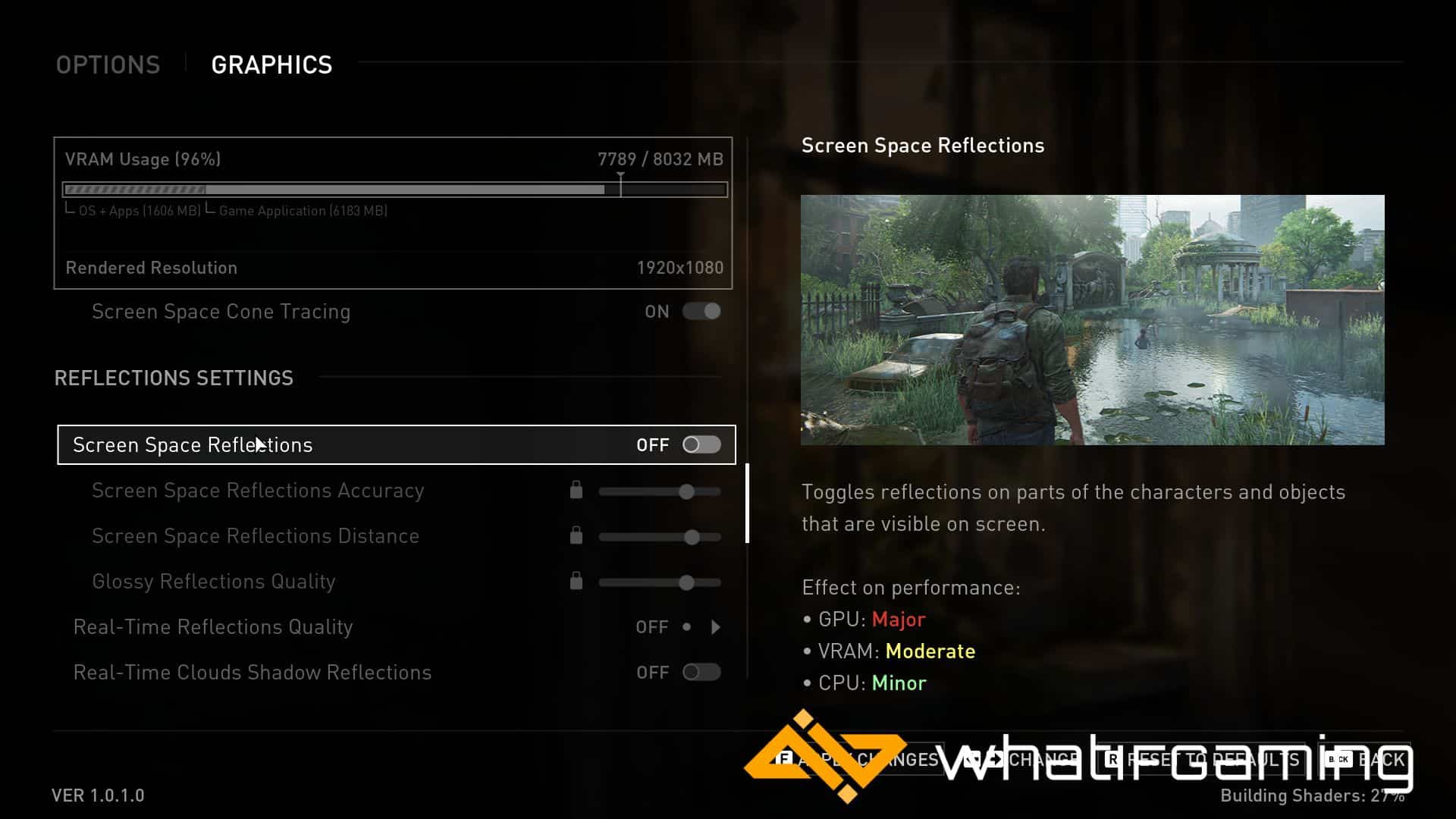Select the Graphics heading tab
Screen dimensions: 1456x819
pos(271,65)
